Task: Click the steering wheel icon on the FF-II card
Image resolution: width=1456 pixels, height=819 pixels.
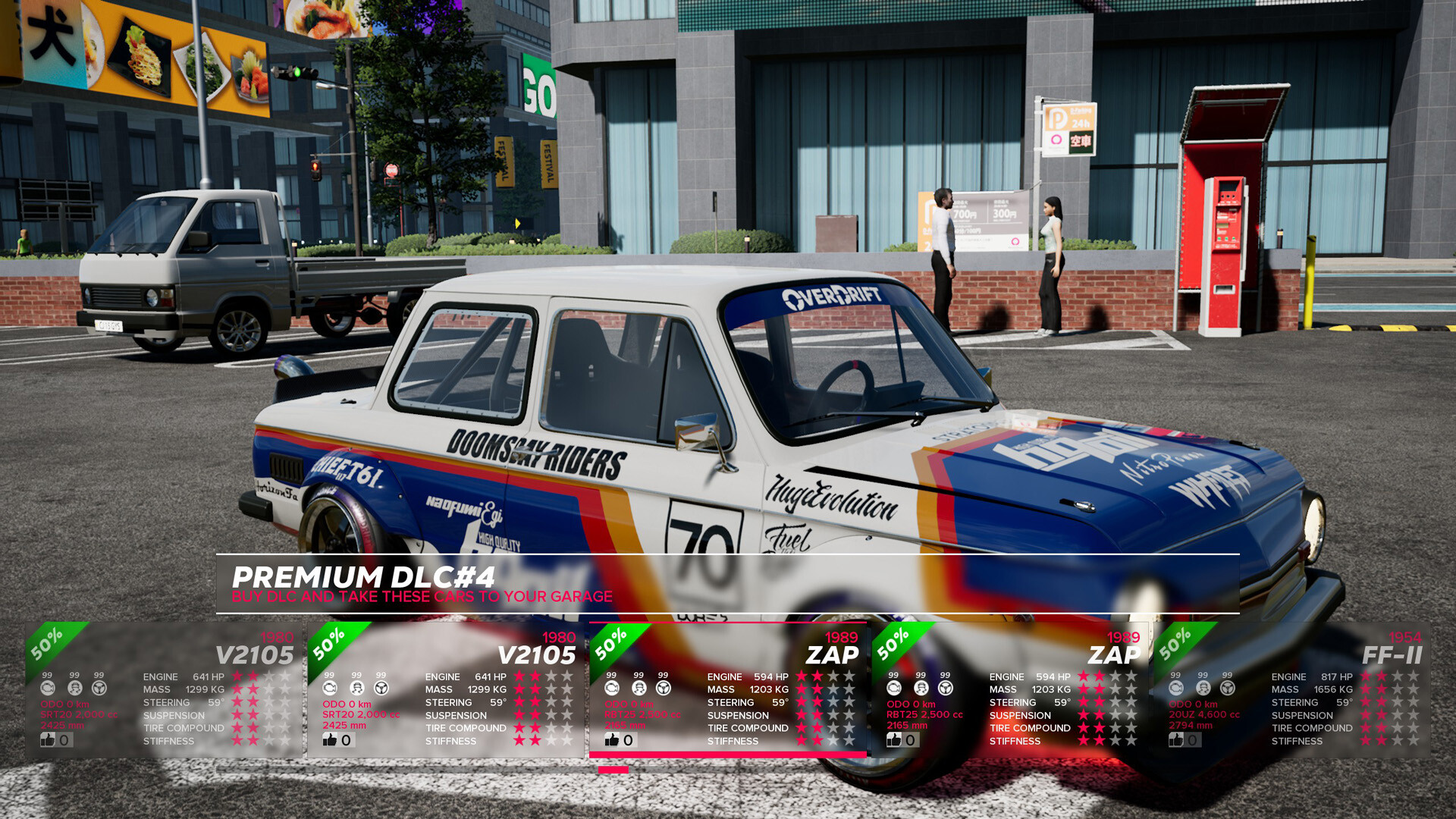Action: pyautogui.click(x=1226, y=689)
